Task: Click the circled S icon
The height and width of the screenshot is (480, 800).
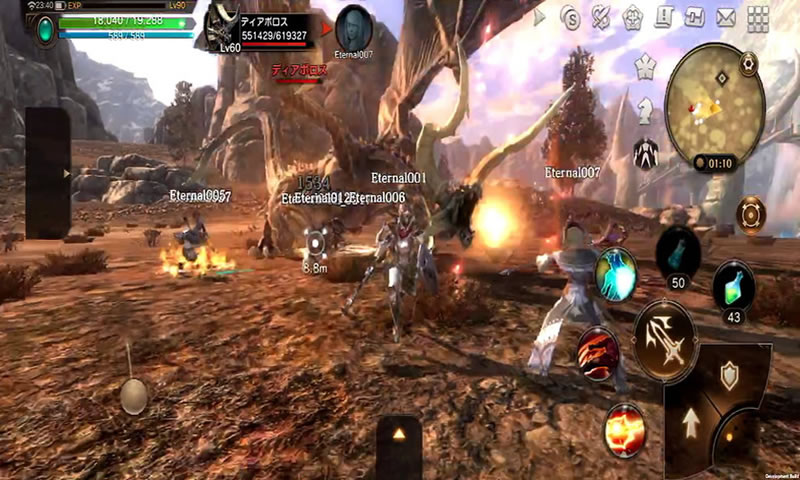Action: coord(570,18)
